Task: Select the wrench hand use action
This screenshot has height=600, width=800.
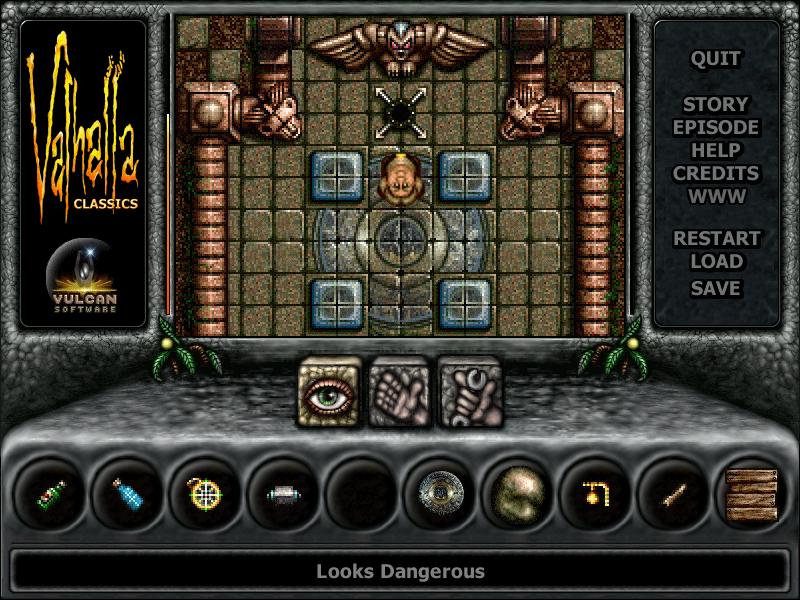Action: pos(468,391)
